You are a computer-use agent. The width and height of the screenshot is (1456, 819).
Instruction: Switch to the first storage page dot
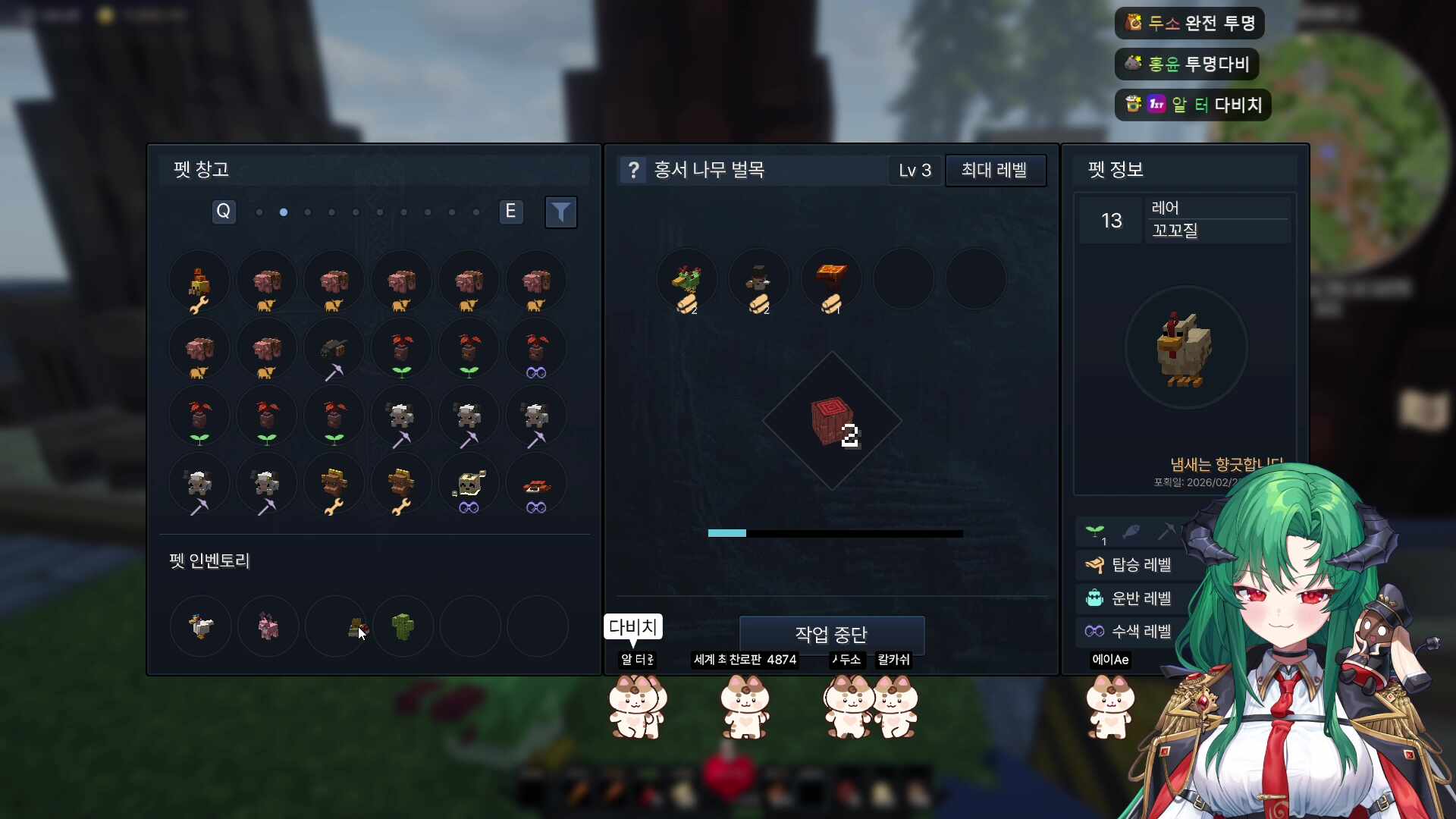coord(259,212)
